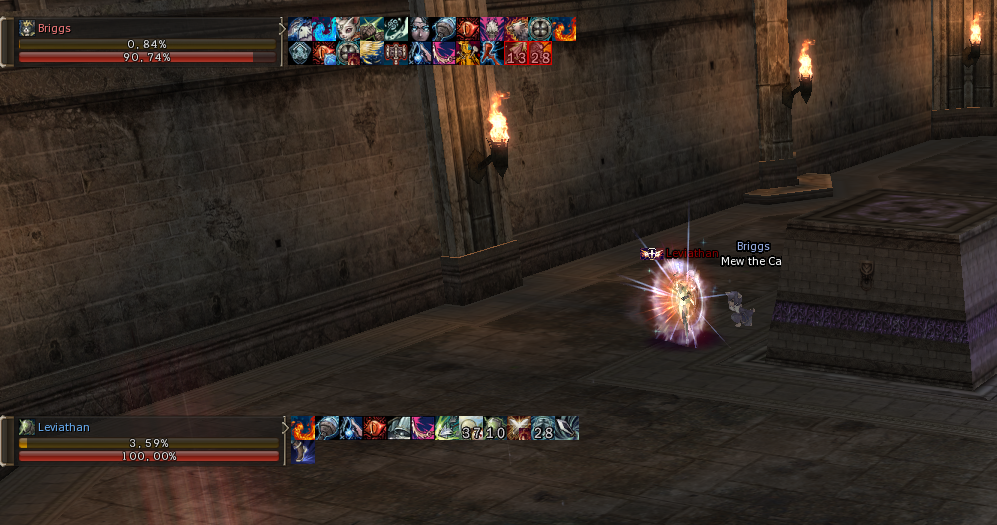Click the flame swirl buff on Leviathan

(303, 429)
